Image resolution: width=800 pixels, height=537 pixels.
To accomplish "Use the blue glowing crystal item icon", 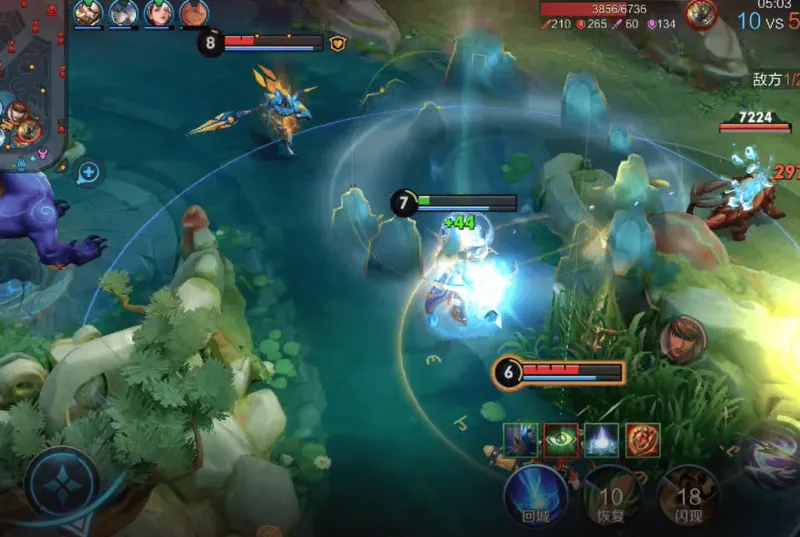I will (x=601, y=440).
